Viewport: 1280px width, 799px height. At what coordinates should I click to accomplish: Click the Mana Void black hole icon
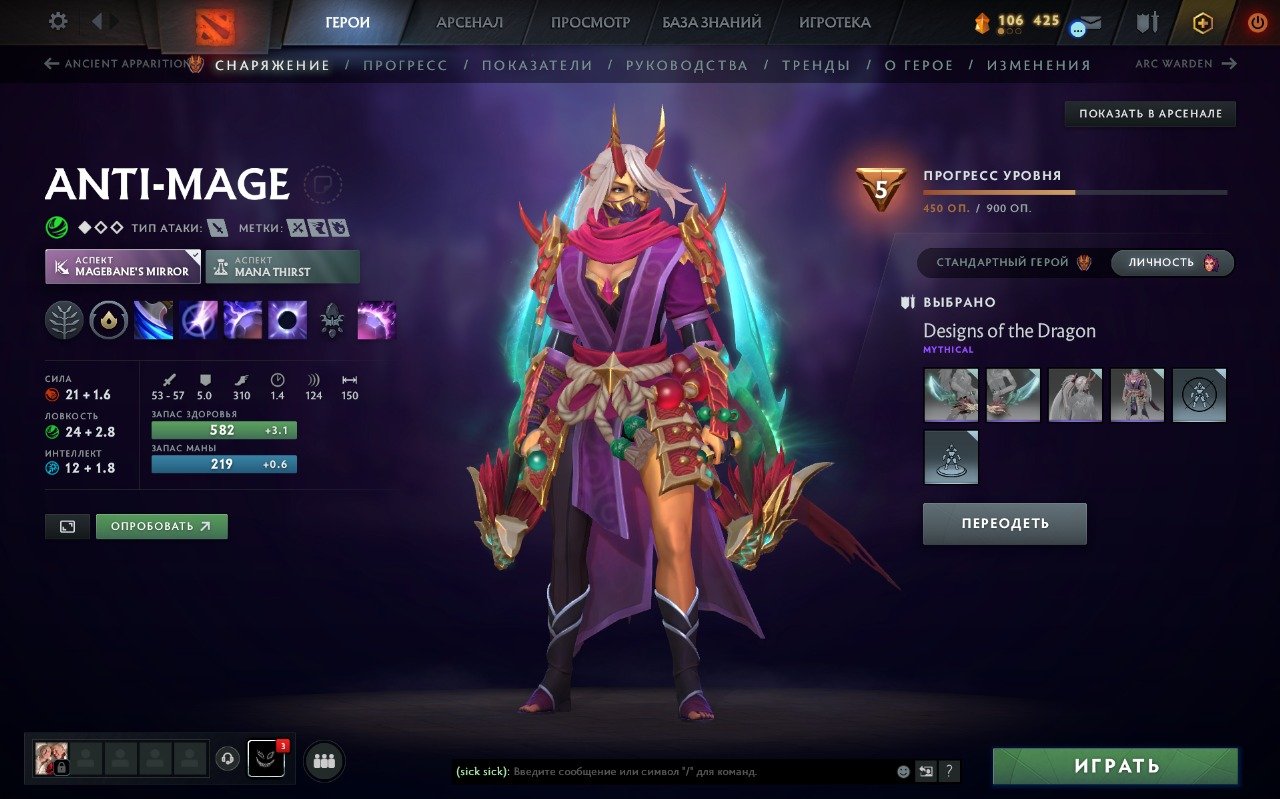(x=286, y=320)
